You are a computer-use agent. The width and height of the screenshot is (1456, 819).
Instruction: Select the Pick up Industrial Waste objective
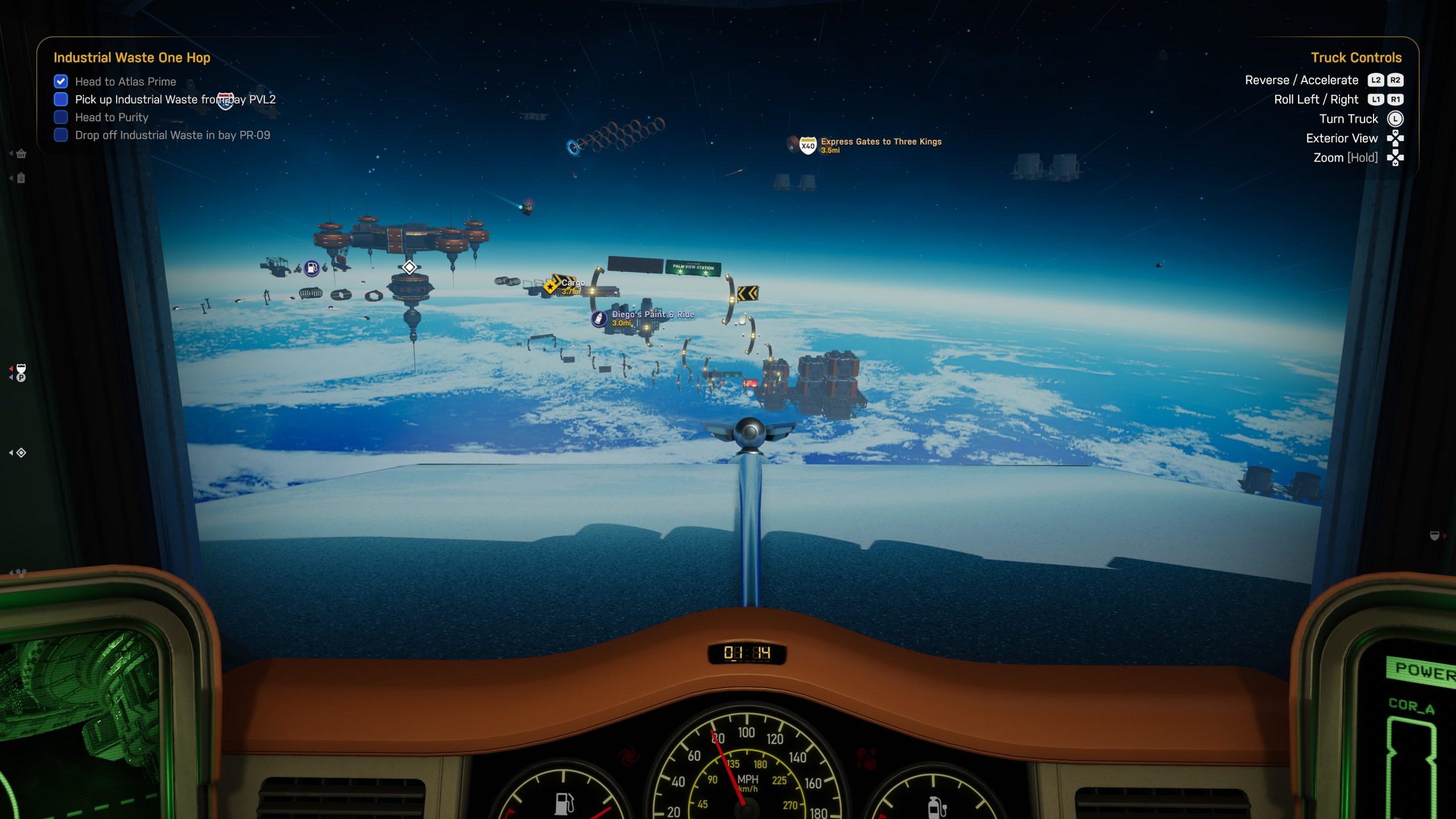[175, 100]
